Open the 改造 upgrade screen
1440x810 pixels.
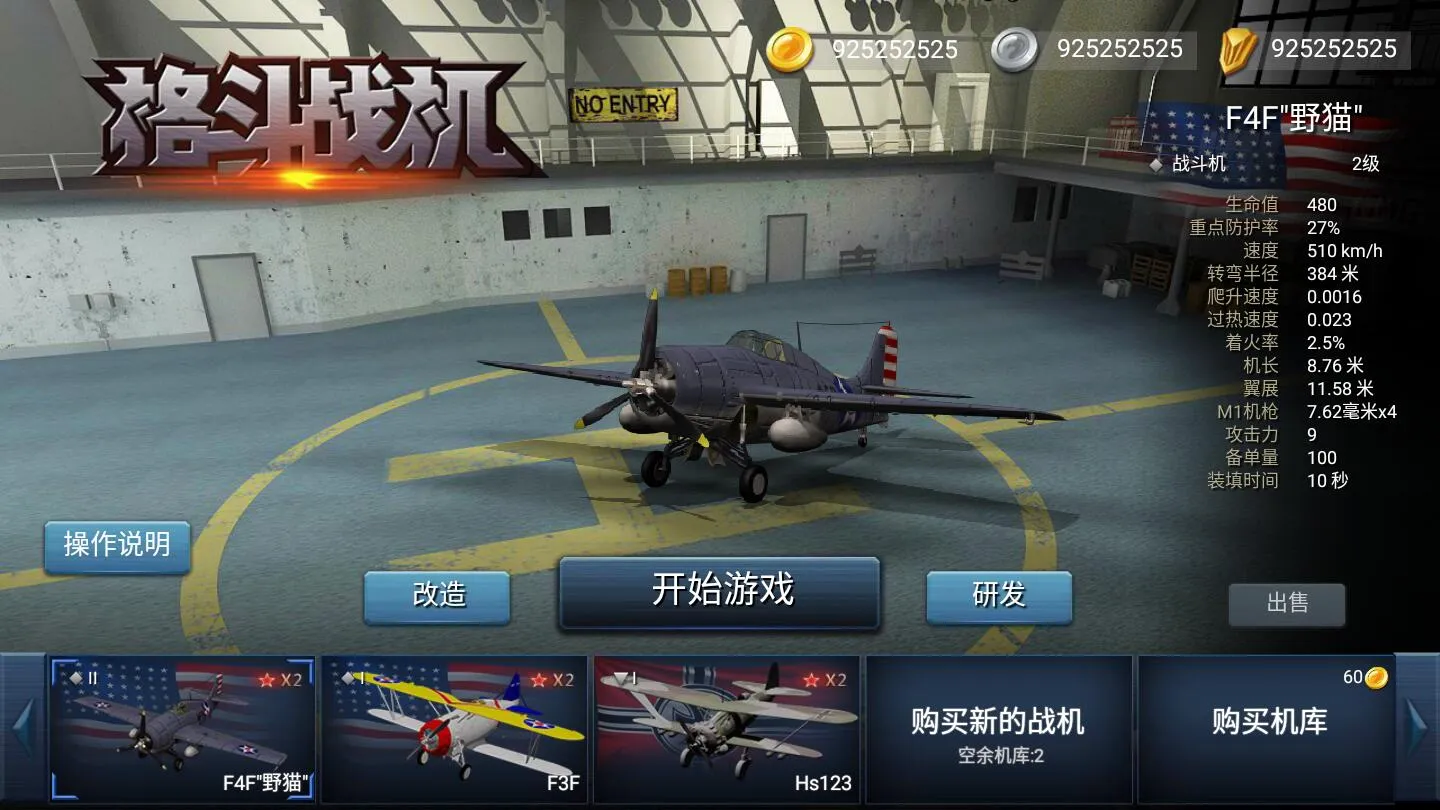pos(436,595)
